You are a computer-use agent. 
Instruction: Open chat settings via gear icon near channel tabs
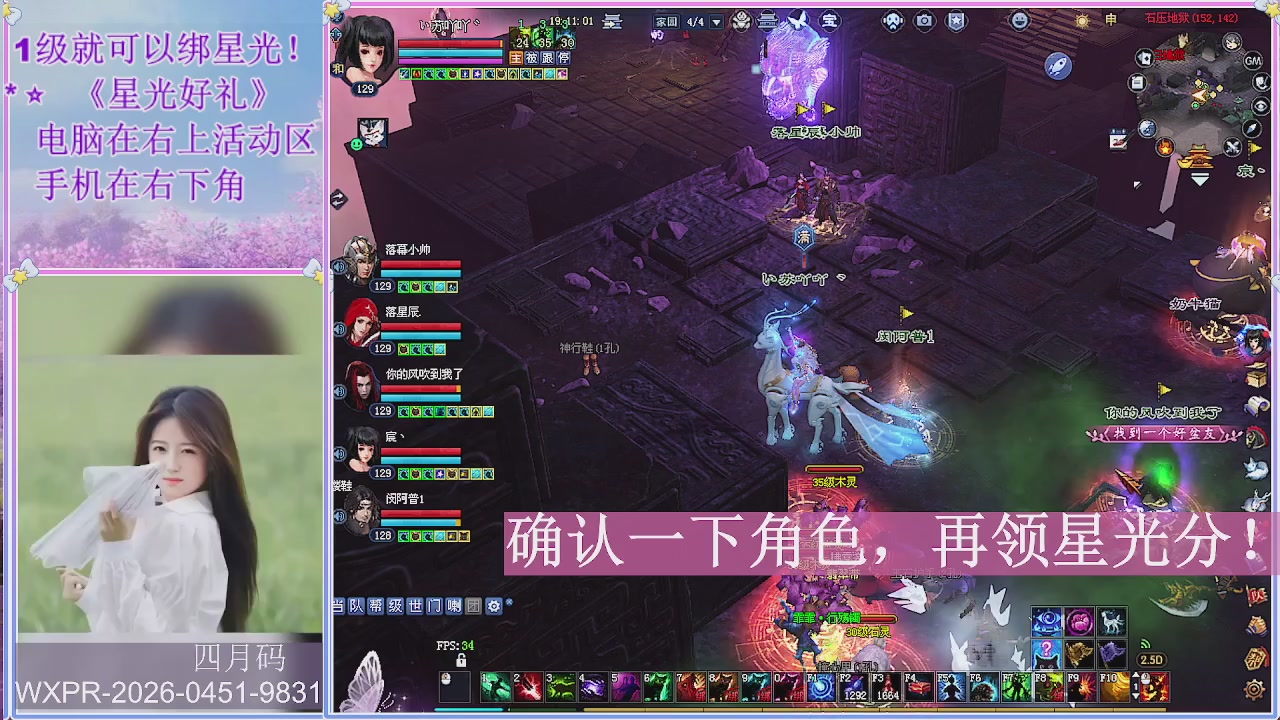click(x=494, y=604)
